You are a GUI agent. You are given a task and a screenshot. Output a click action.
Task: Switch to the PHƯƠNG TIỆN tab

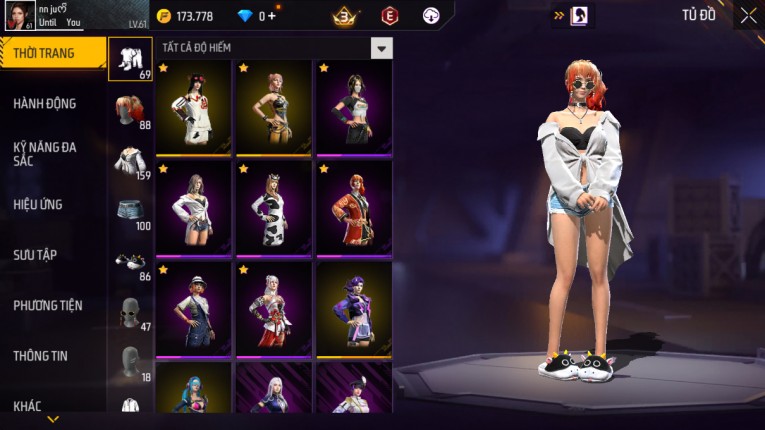click(x=48, y=306)
